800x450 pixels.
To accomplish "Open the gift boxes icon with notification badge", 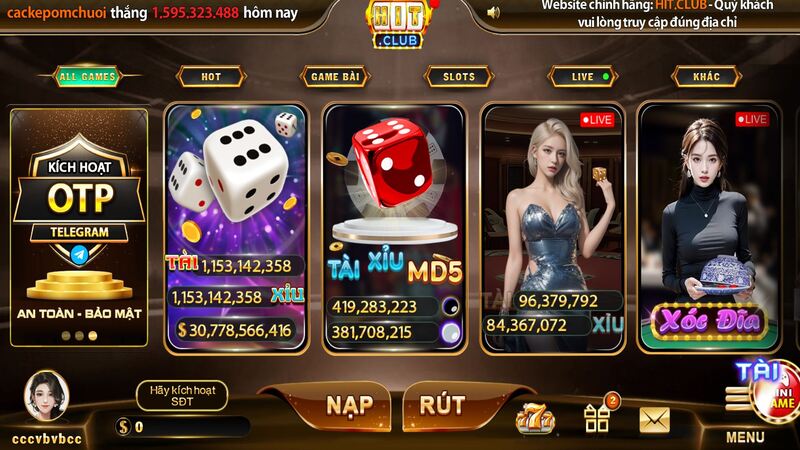I will coord(597,416).
